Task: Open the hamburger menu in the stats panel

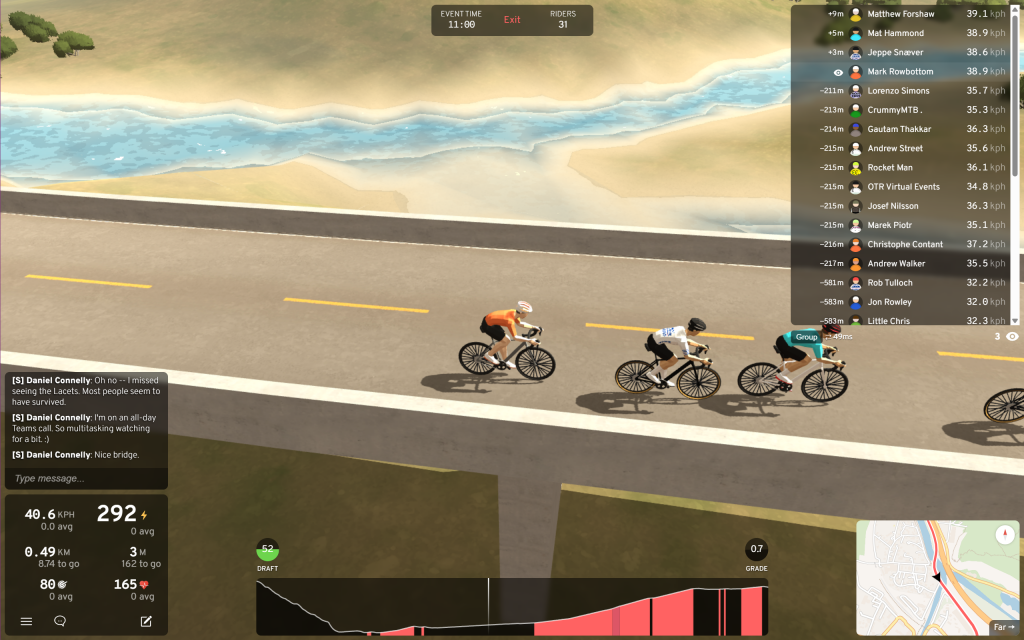Action: [27, 621]
